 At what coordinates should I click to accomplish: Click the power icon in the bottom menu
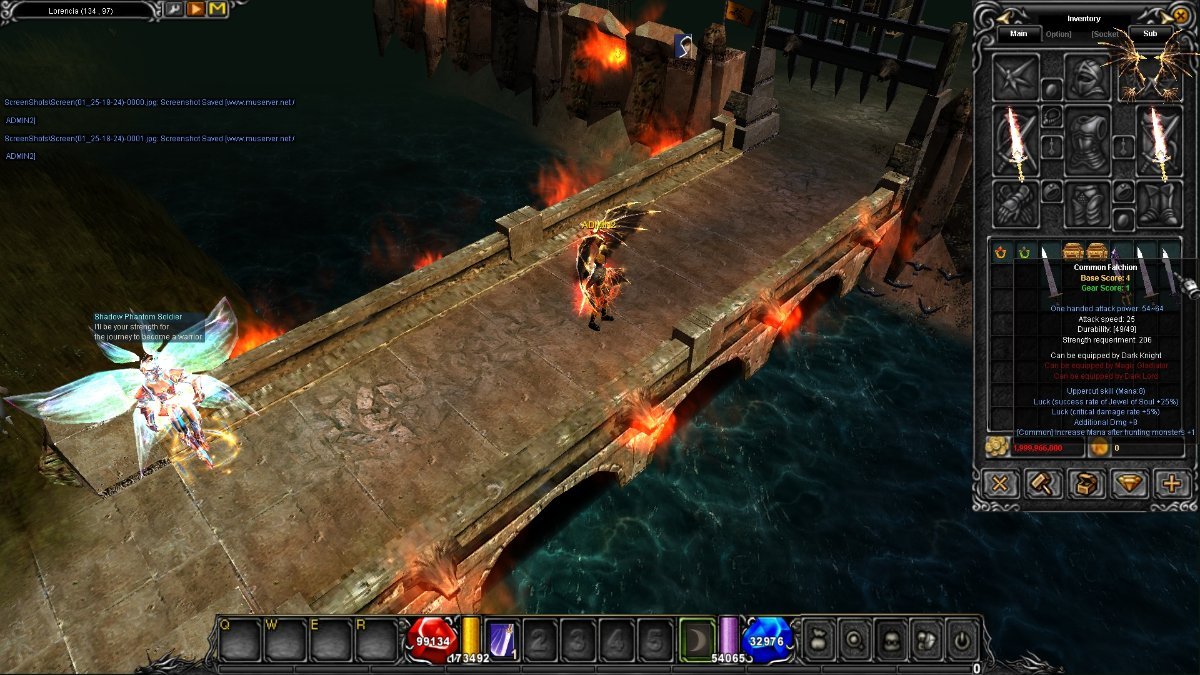click(x=962, y=638)
